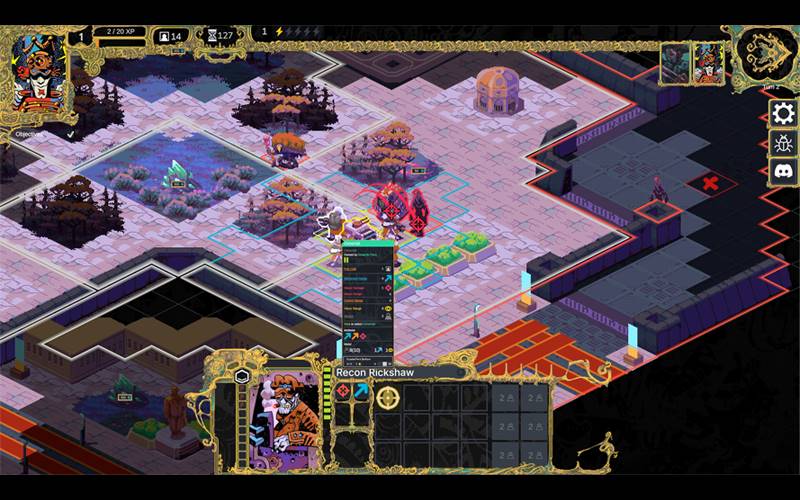The height and width of the screenshot is (500, 800).
Task: Click the hexagon icon above the unit portrait
Action: (x=241, y=376)
